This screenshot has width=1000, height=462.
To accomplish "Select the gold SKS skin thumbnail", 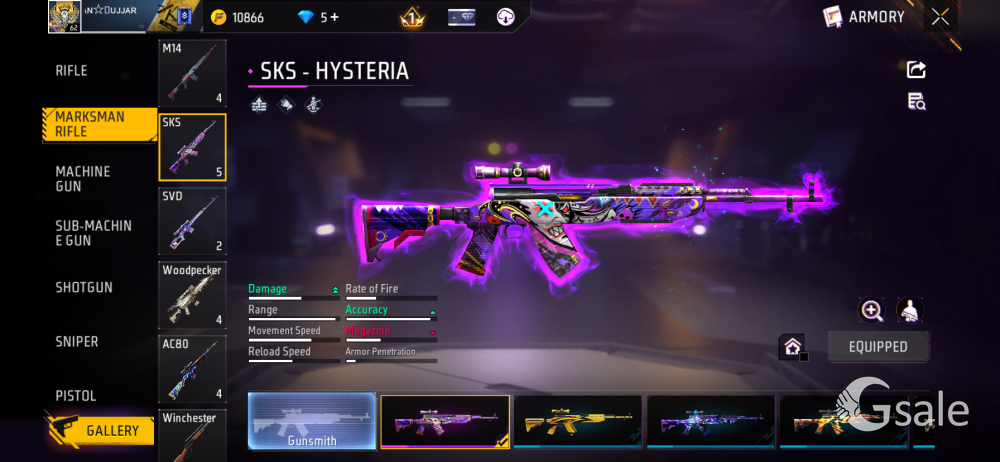I will (x=577, y=421).
